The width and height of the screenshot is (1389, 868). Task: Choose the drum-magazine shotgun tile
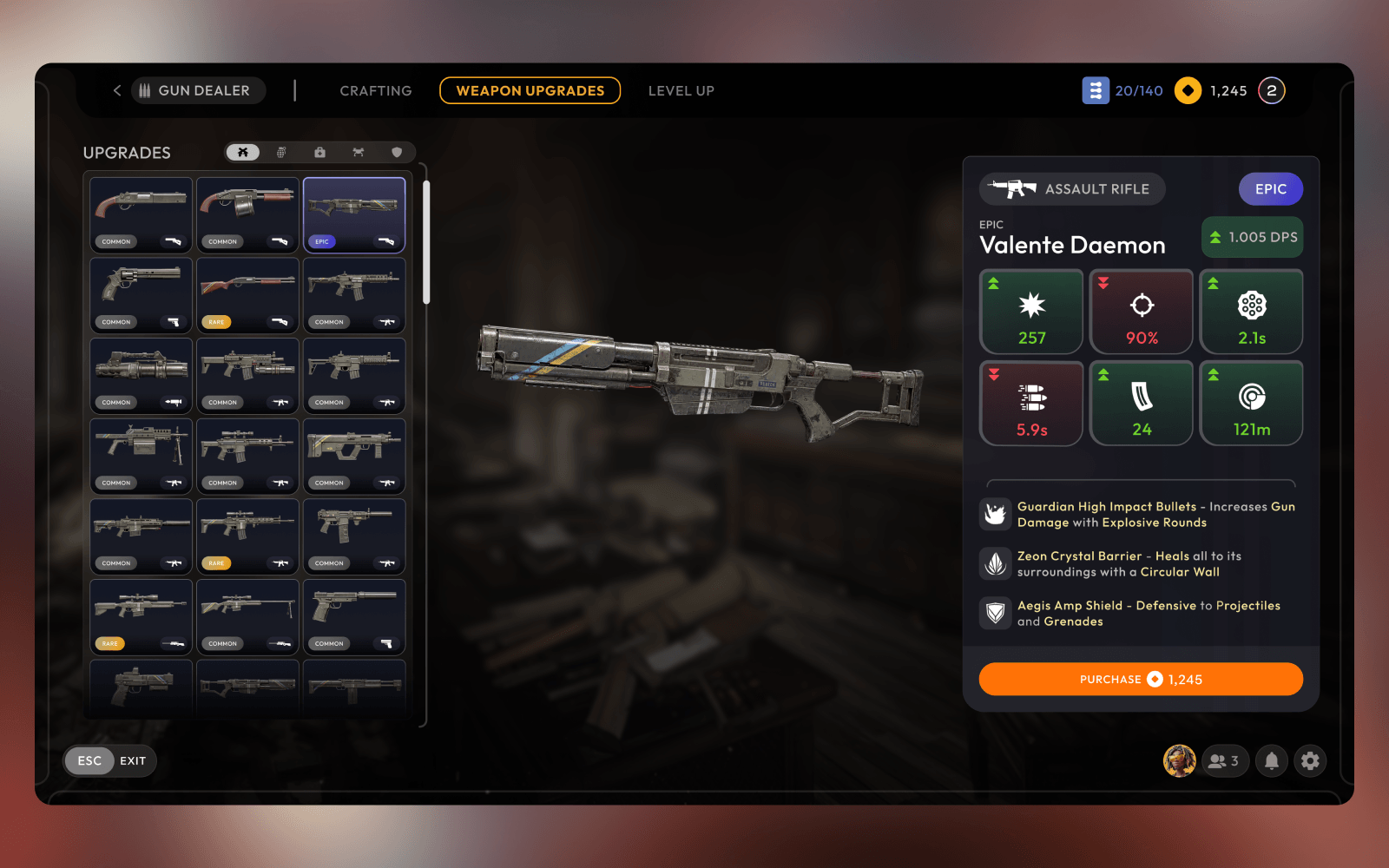[x=247, y=214]
